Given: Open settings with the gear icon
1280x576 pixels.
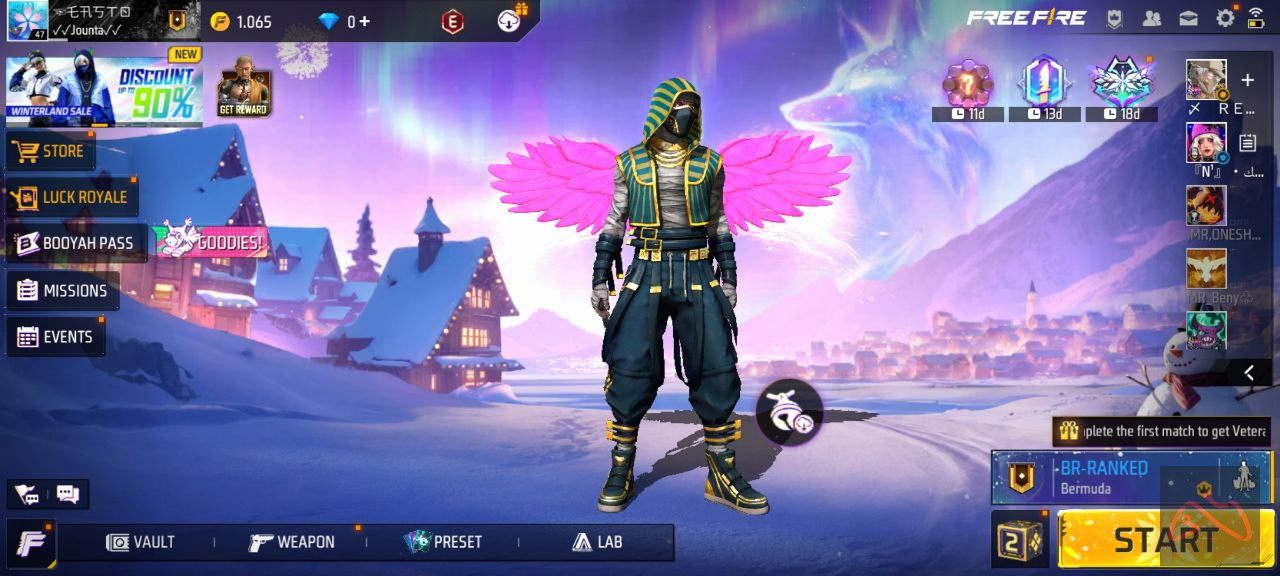Looking at the screenshot, I should pos(1224,18).
